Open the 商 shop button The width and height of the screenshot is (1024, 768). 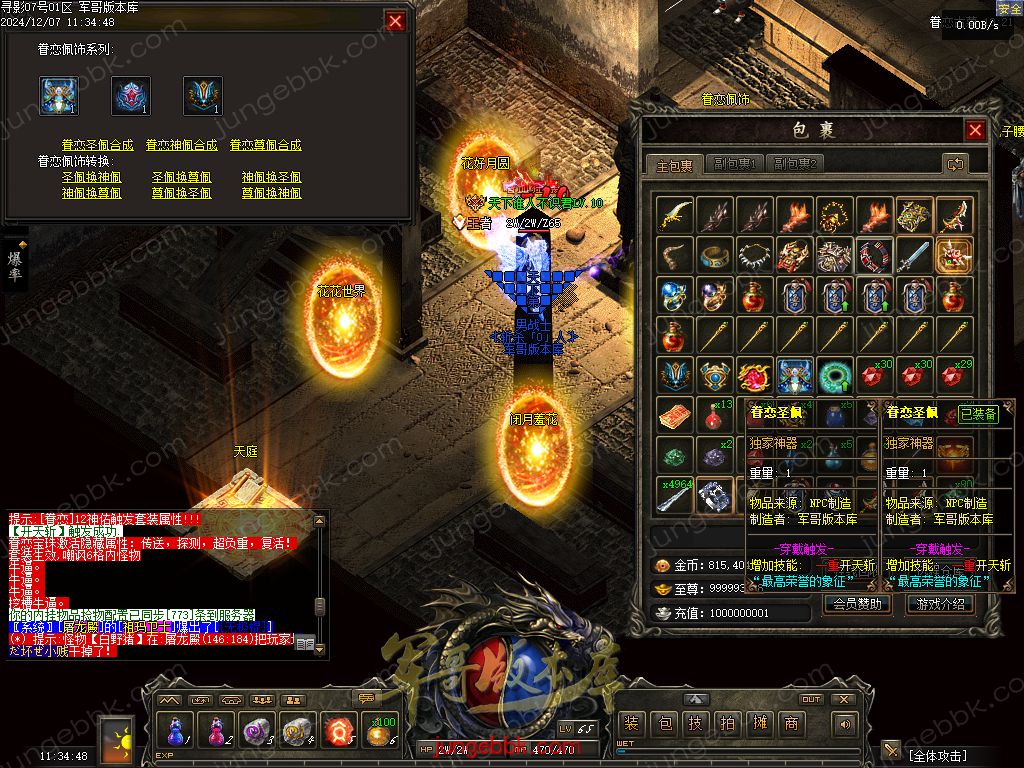pos(791,724)
